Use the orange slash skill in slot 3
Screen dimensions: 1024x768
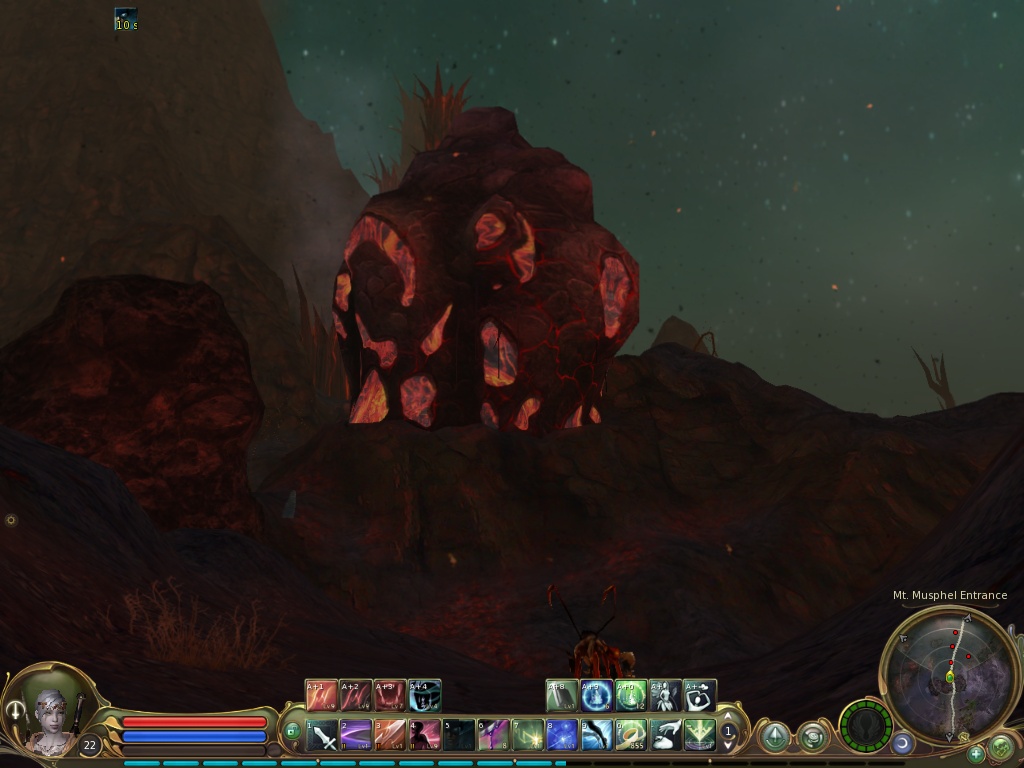[x=390, y=736]
